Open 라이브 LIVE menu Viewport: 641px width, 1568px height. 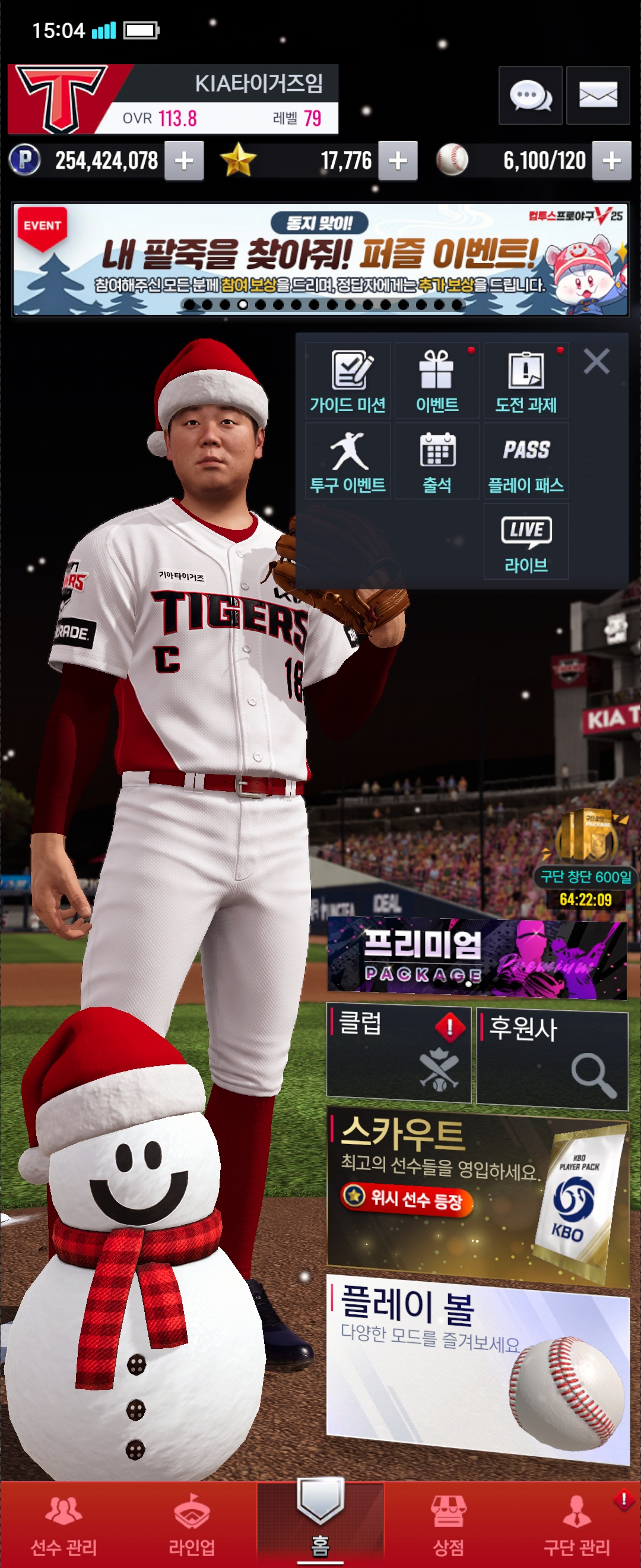click(x=526, y=541)
